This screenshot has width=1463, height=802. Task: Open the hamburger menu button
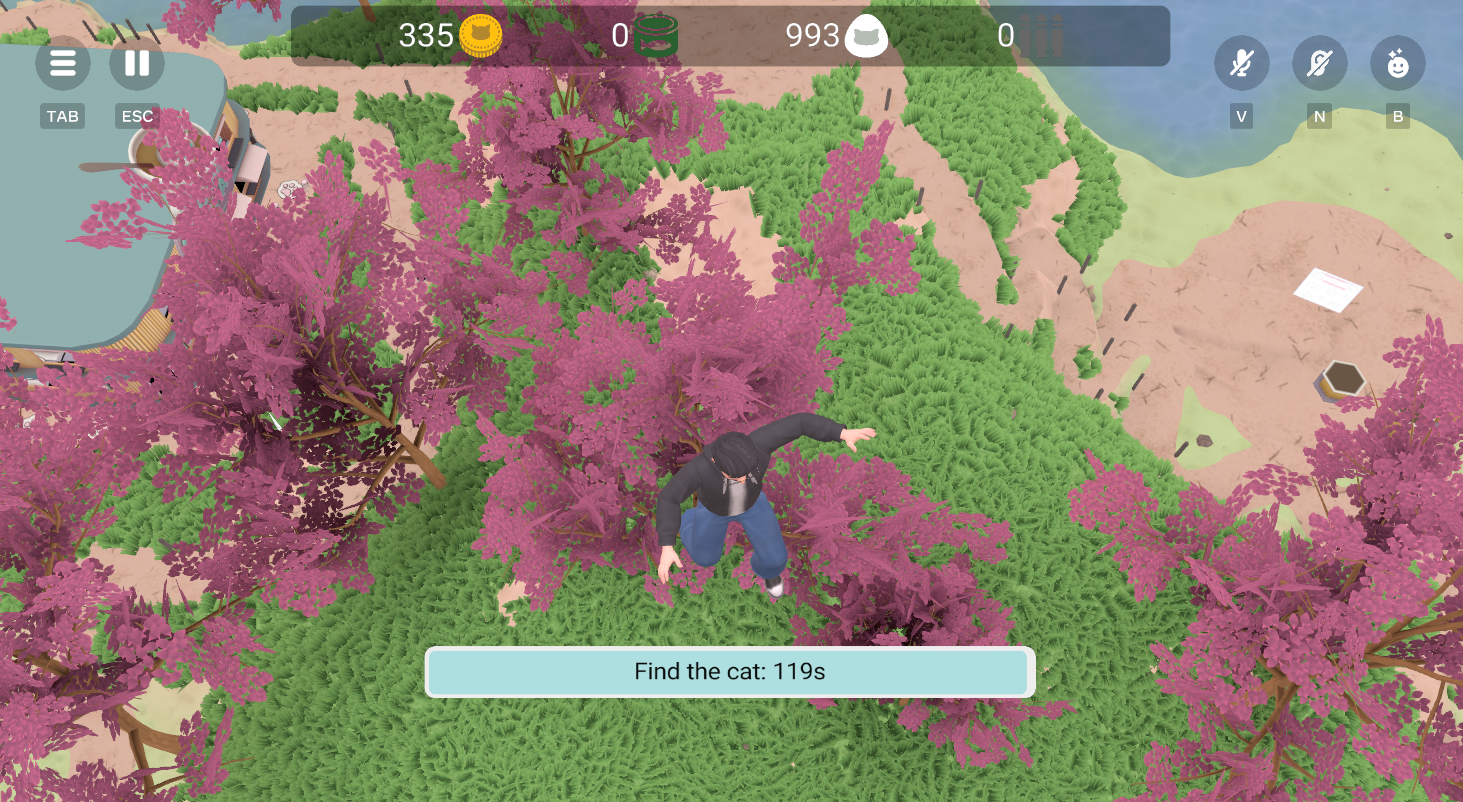pyautogui.click(x=63, y=63)
